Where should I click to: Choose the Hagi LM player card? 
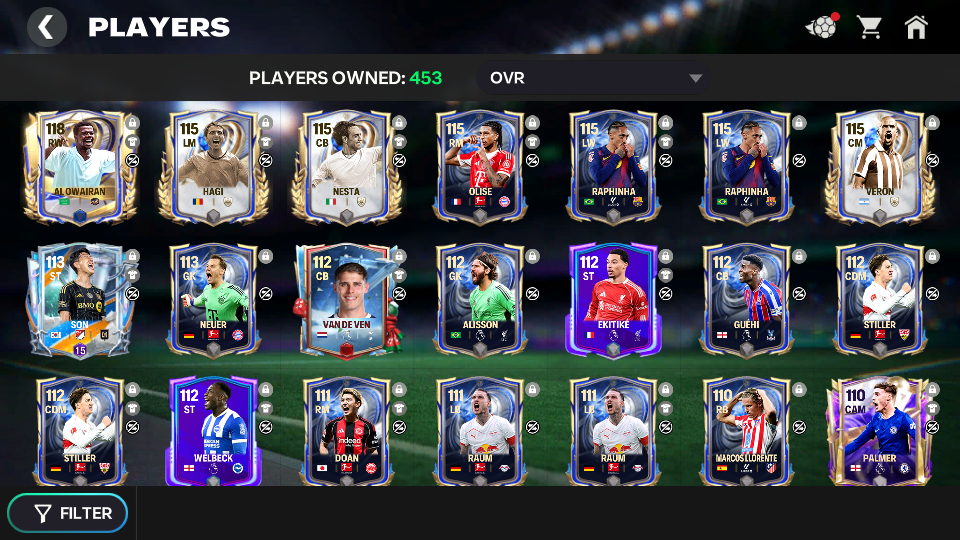213,166
